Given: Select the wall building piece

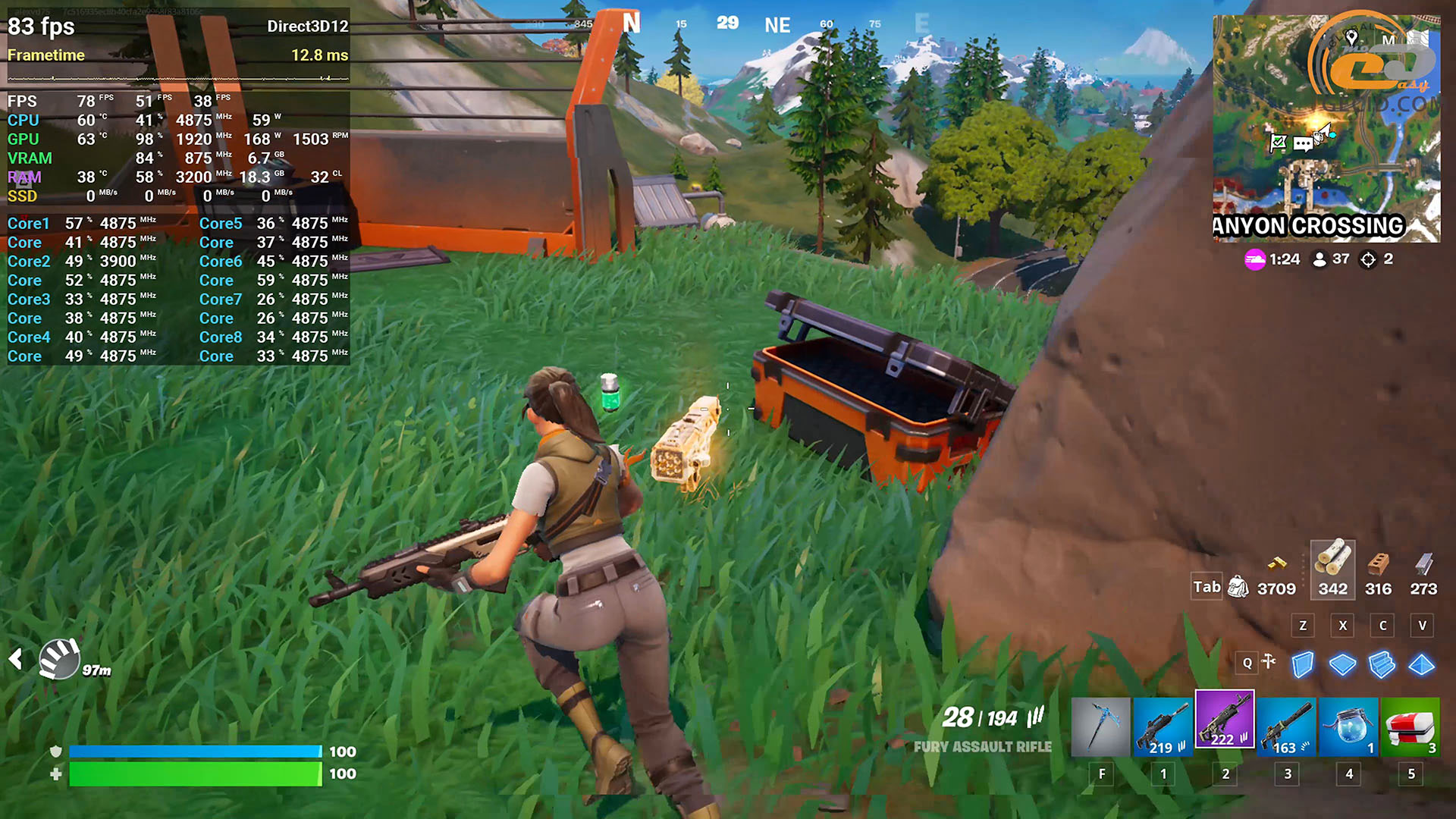Looking at the screenshot, I should click(1303, 665).
